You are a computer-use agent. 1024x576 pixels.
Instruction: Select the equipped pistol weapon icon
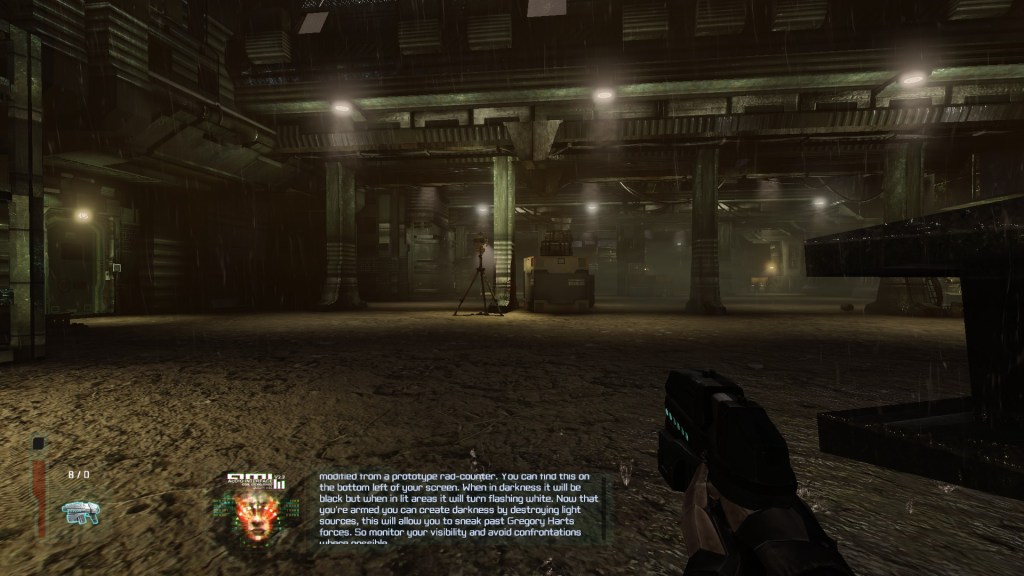pos(79,512)
